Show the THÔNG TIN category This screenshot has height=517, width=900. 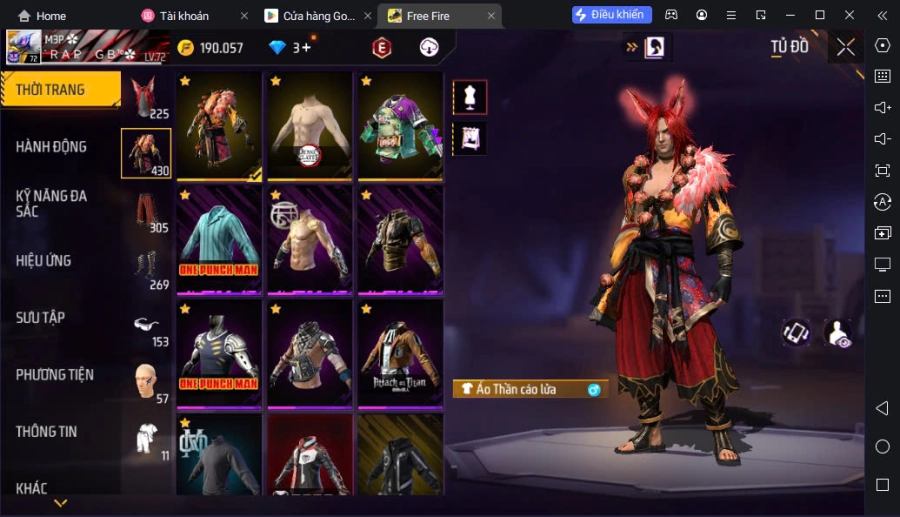point(47,432)
